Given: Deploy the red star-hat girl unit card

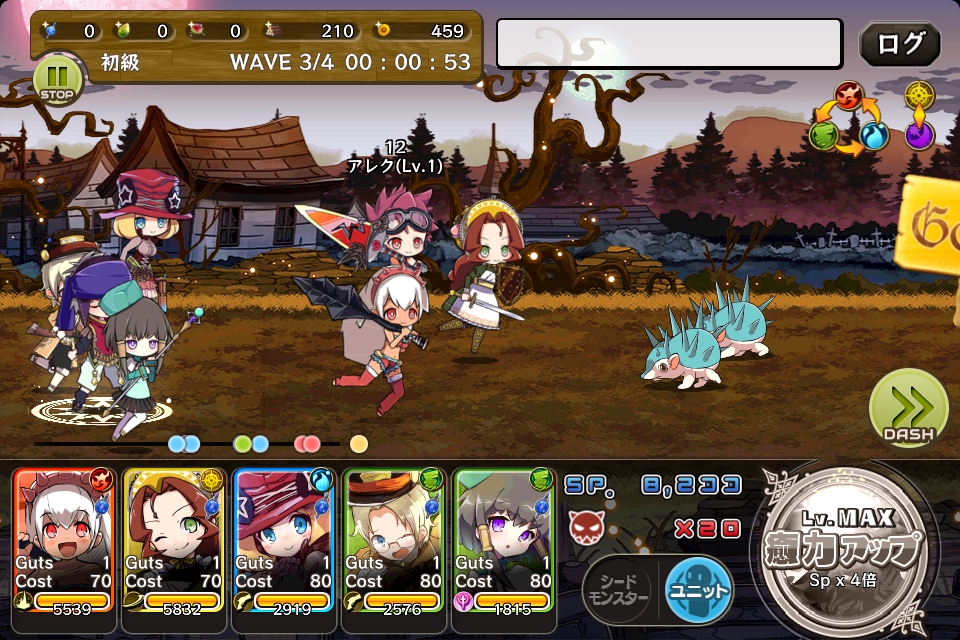Looking at the screenshot, I should point(283,538).
